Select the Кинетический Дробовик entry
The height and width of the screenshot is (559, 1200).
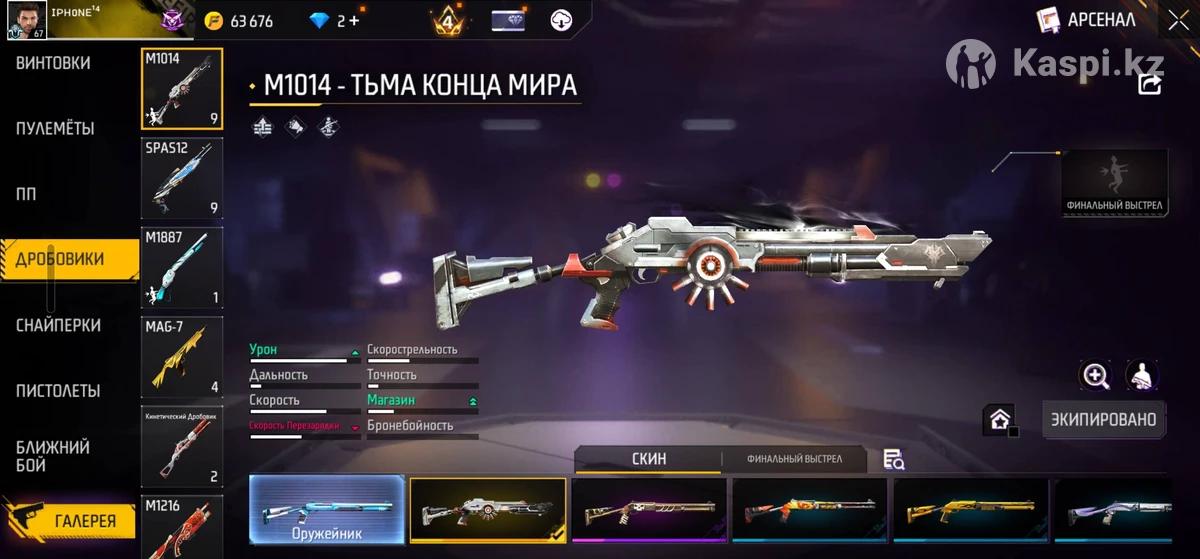point(182,446)
